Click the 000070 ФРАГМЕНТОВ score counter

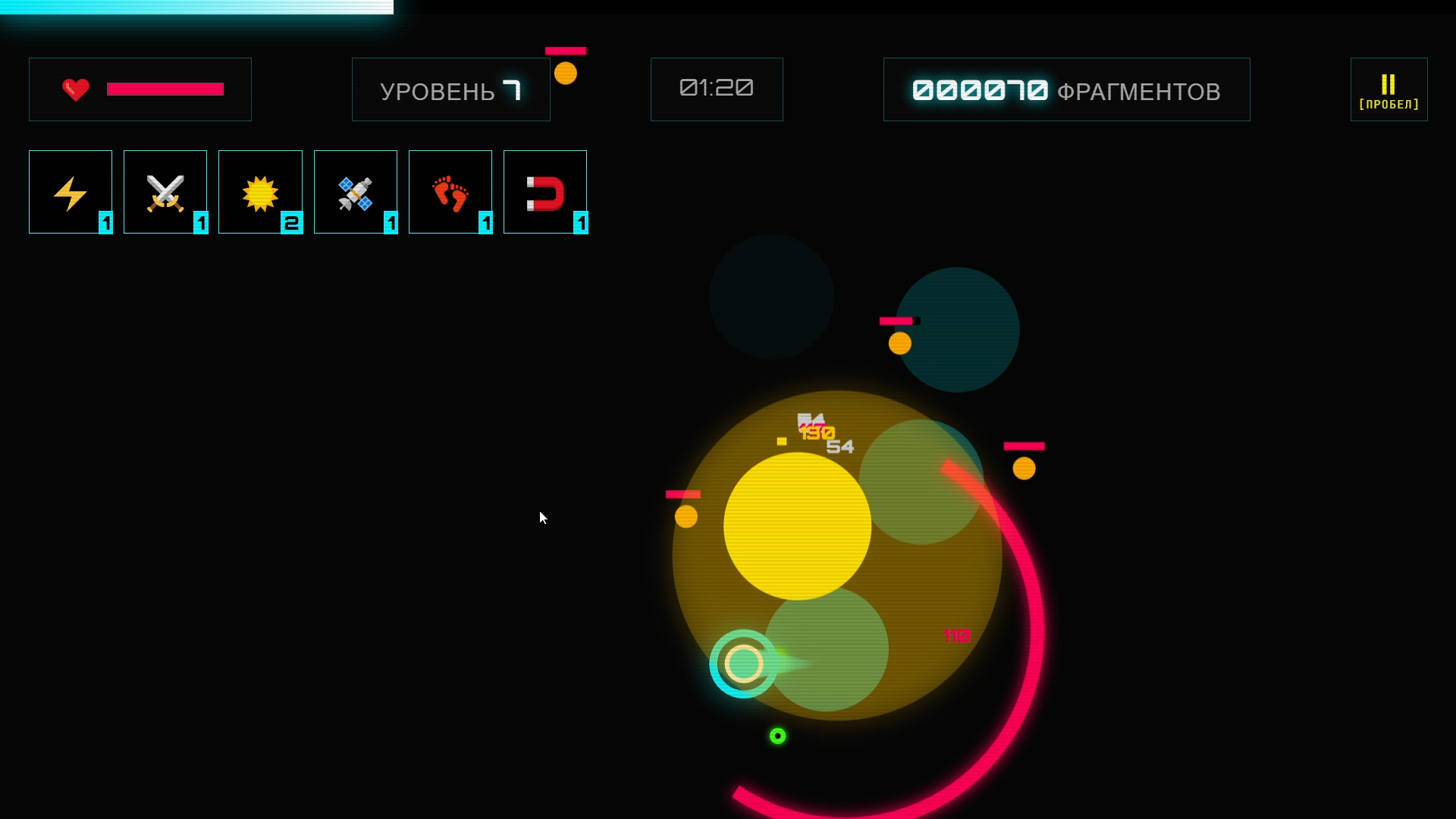pos(1065,89)
